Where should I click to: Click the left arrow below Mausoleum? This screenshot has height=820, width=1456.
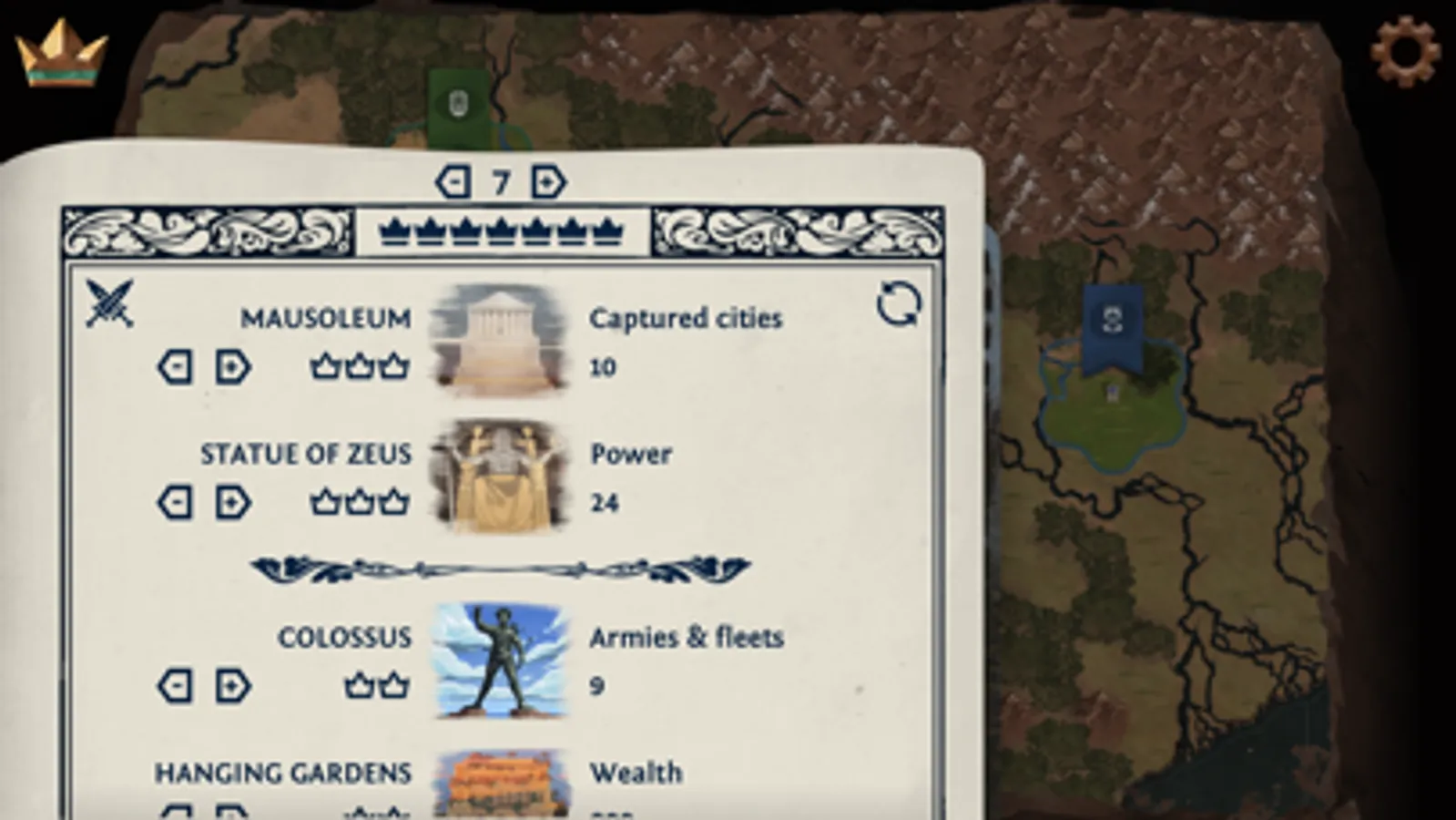pos(174,367)
